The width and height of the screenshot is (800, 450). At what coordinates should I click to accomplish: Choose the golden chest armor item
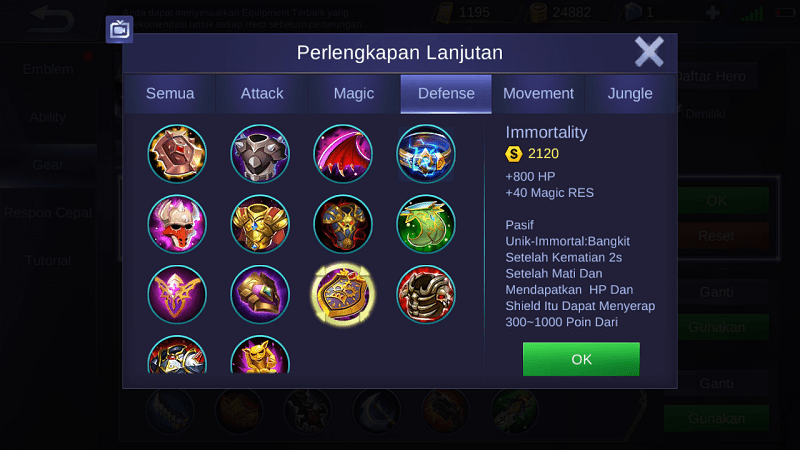point(260,224)
